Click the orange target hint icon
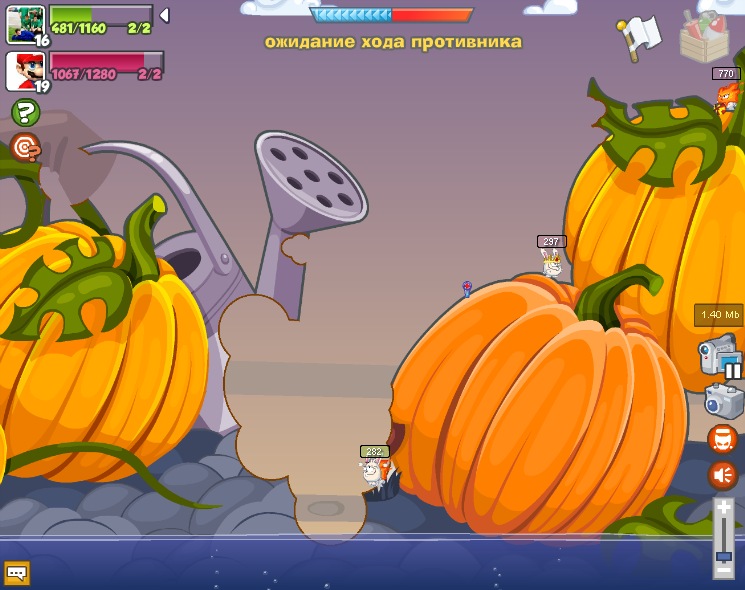745x590 pixels. tap(25, 148)
